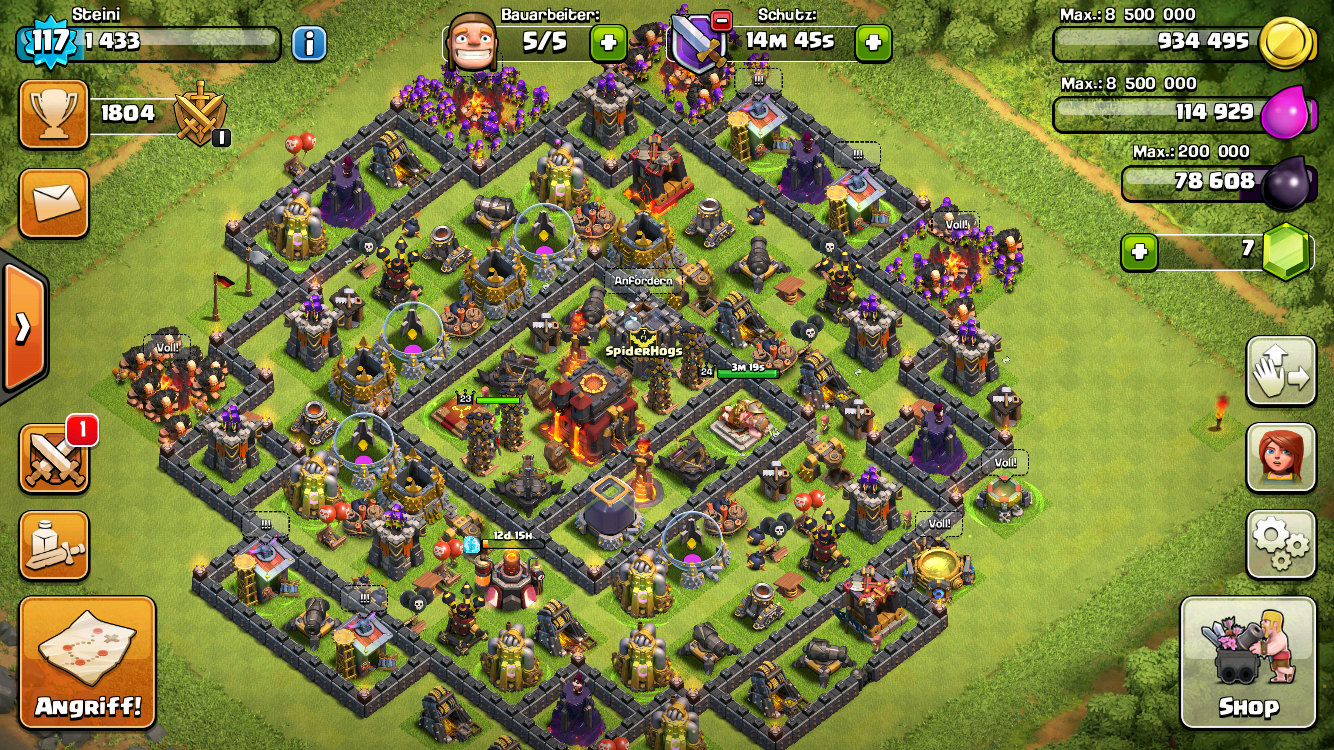
Task: Open the Shop
Action: point(1248,662)
